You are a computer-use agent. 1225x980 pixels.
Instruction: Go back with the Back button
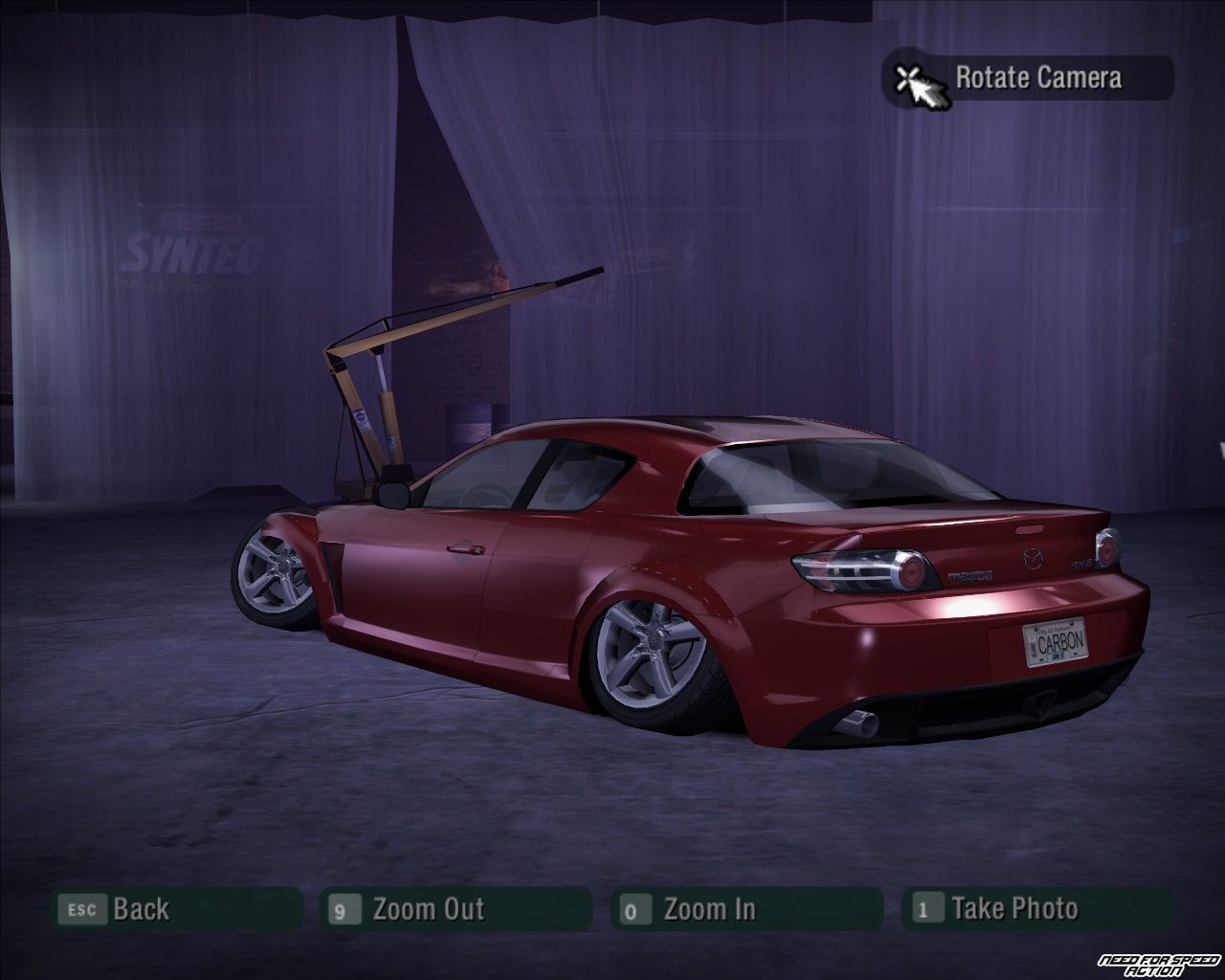tap(176, 909)
